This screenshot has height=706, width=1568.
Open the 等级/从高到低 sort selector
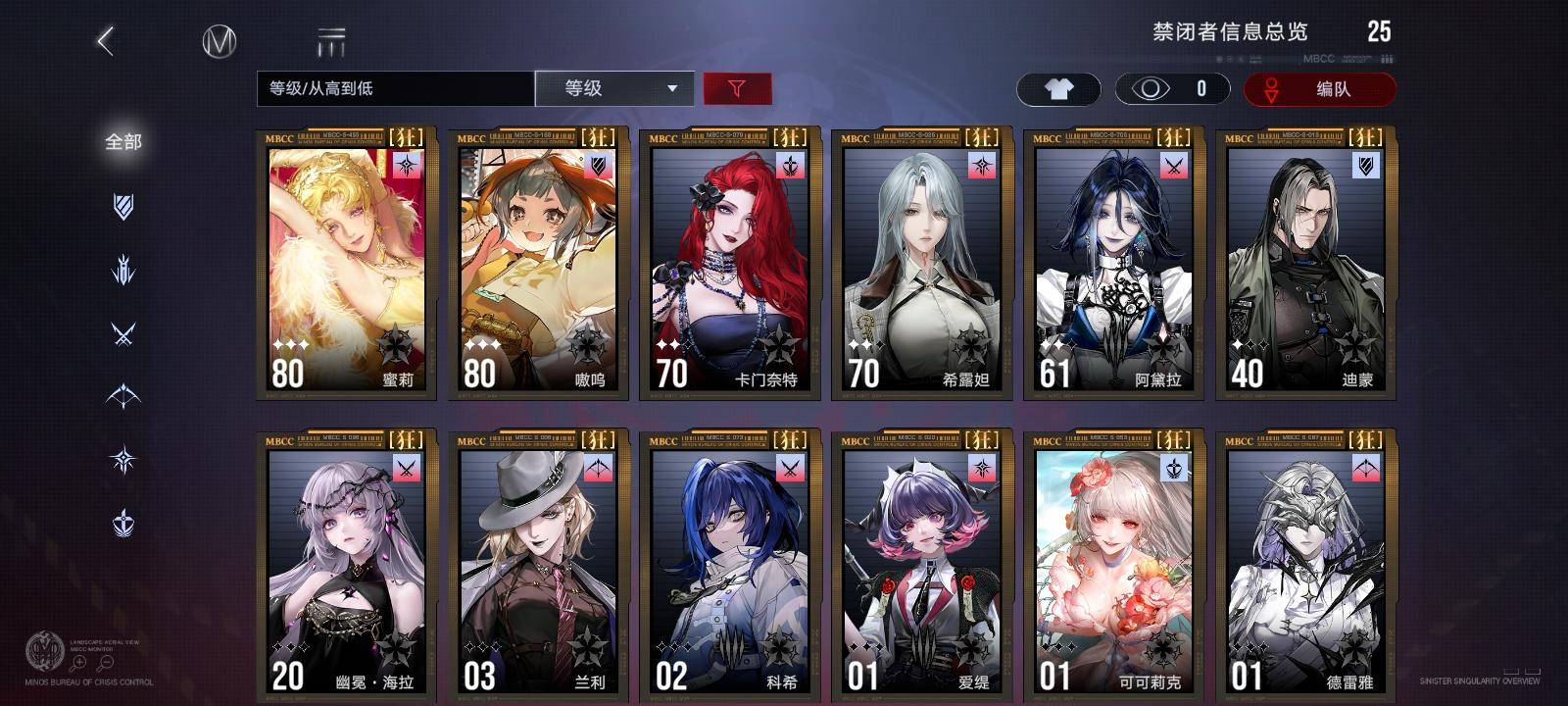392,88
